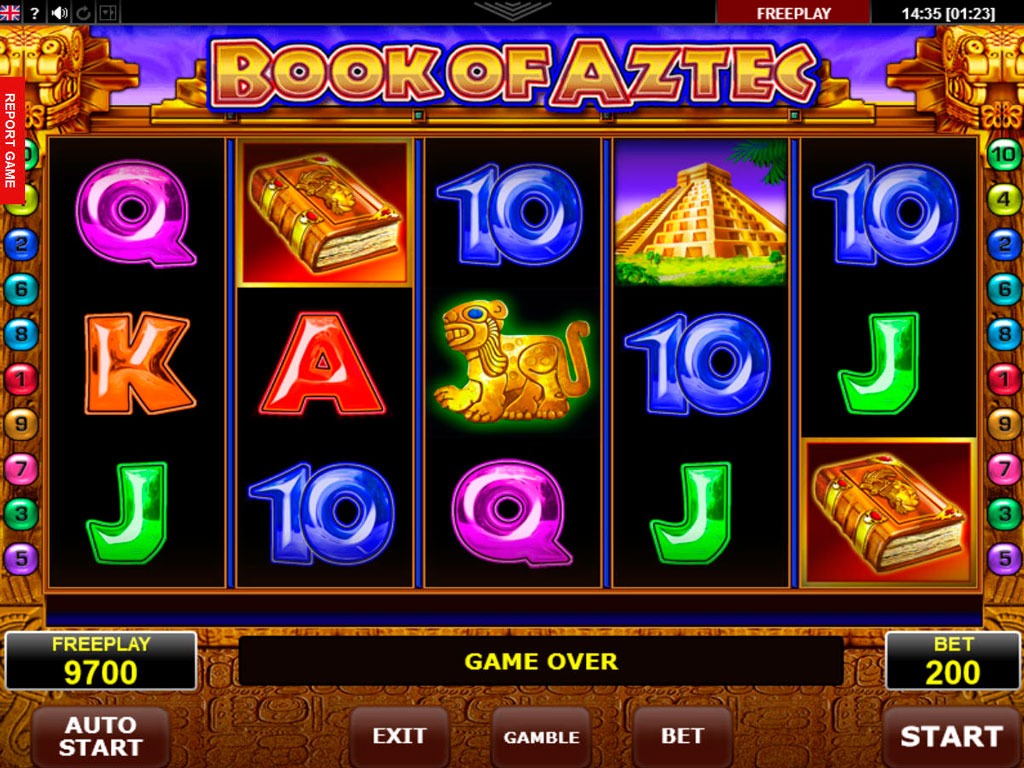This screenshot has height=768, width=1024.
Task: Open help with the question mark icon
Action: (x=35, y=13)
